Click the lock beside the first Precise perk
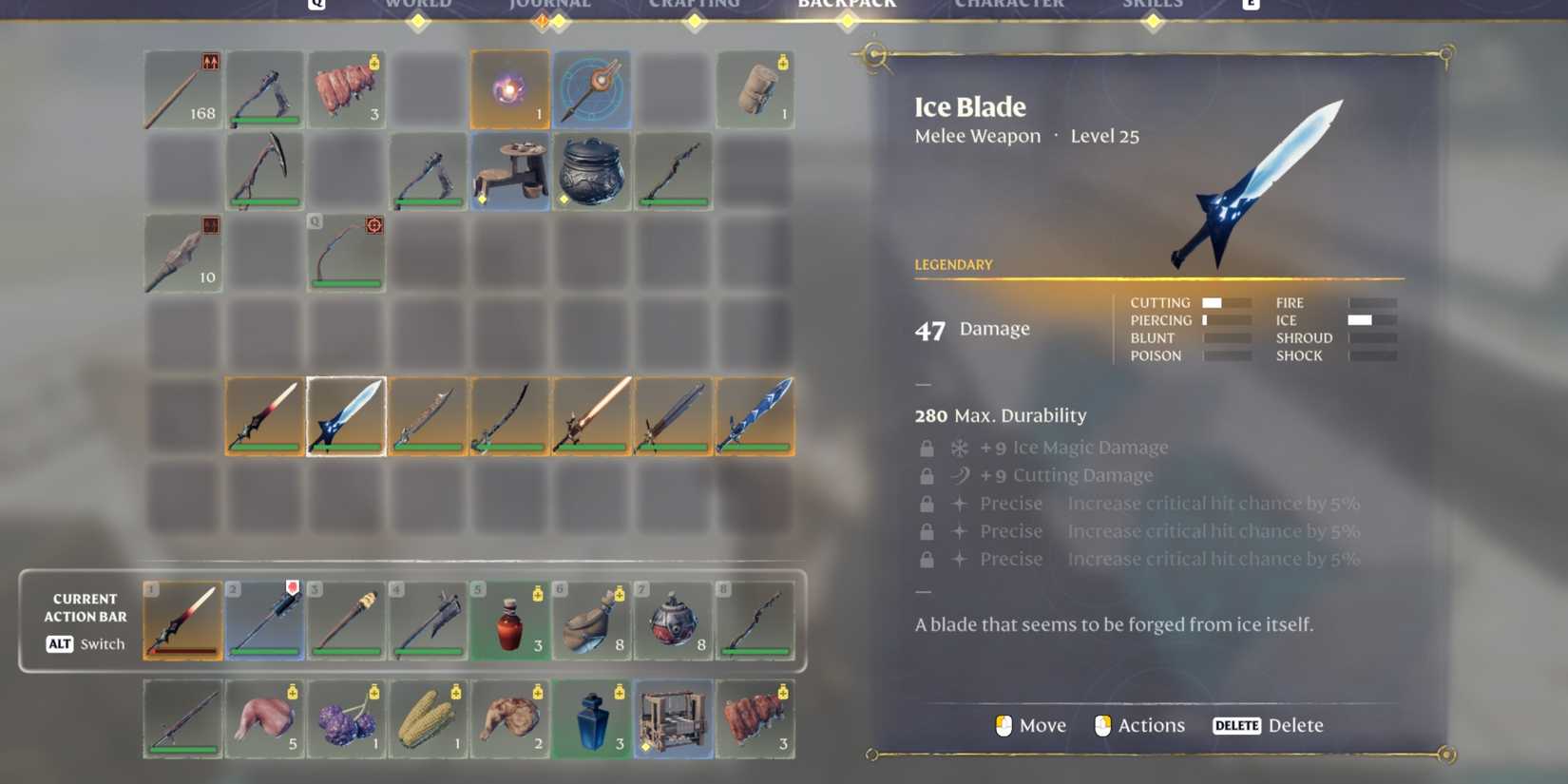 tap(927, 503)
